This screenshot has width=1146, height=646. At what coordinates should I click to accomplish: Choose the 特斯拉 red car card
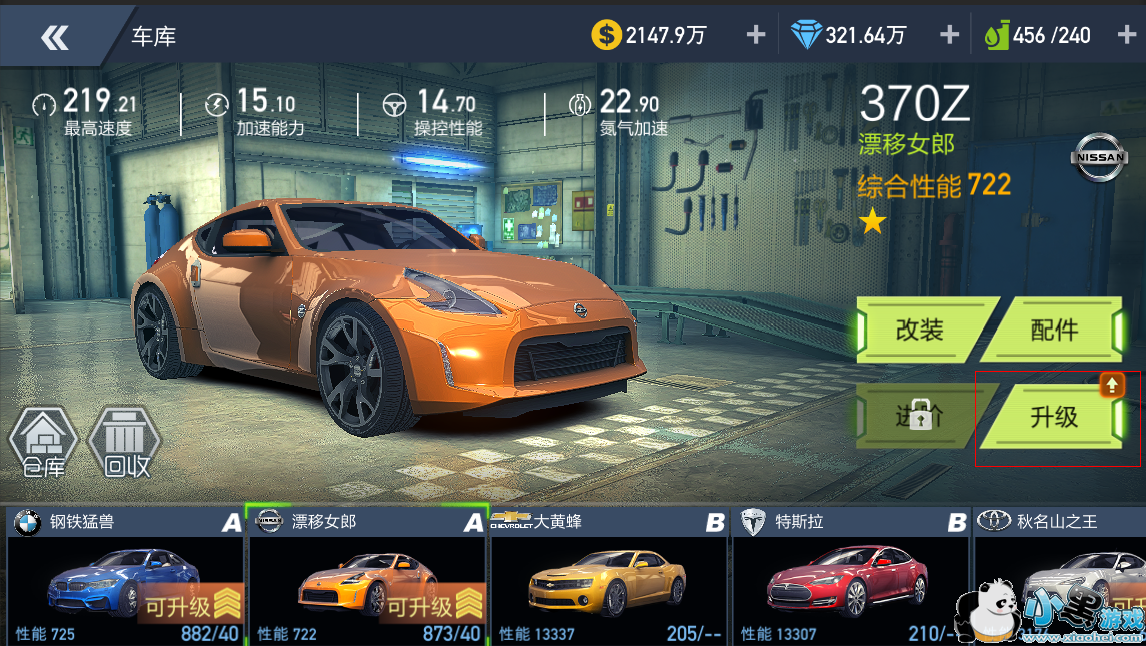[851, 577]
